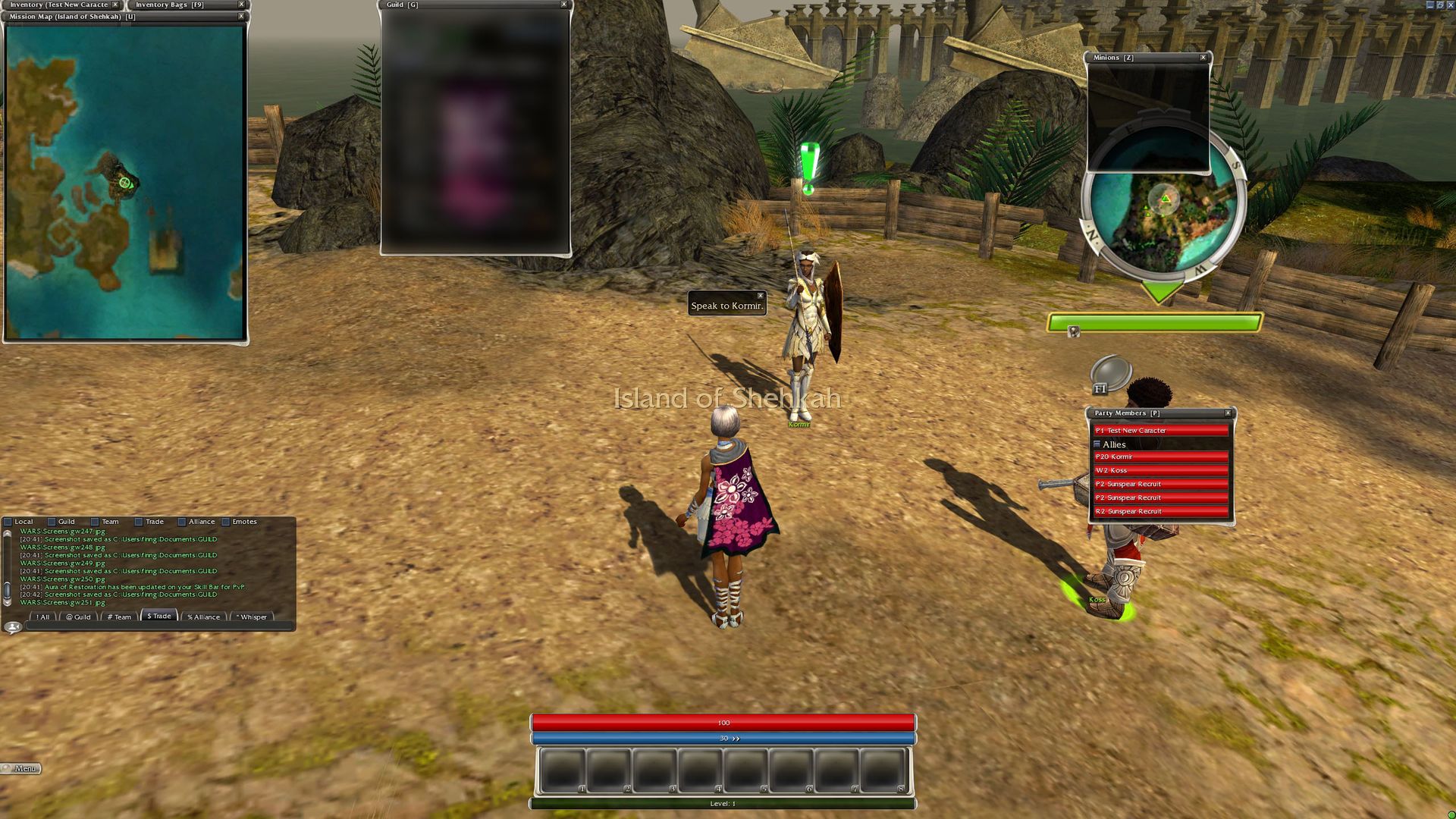Close the Inventory Bags window

[241, 5]
